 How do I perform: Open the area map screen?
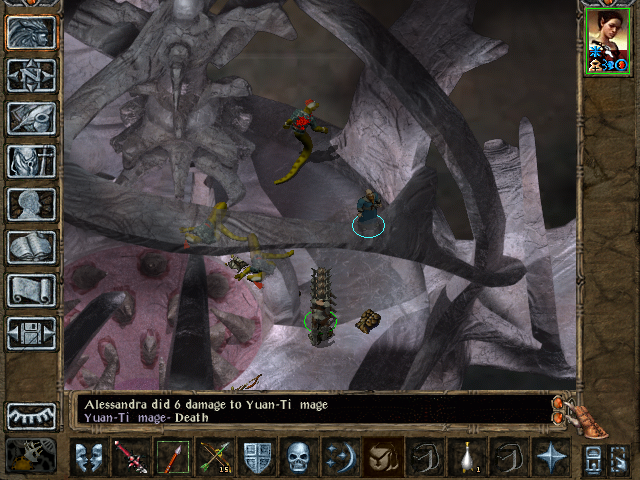click(31, 75)
